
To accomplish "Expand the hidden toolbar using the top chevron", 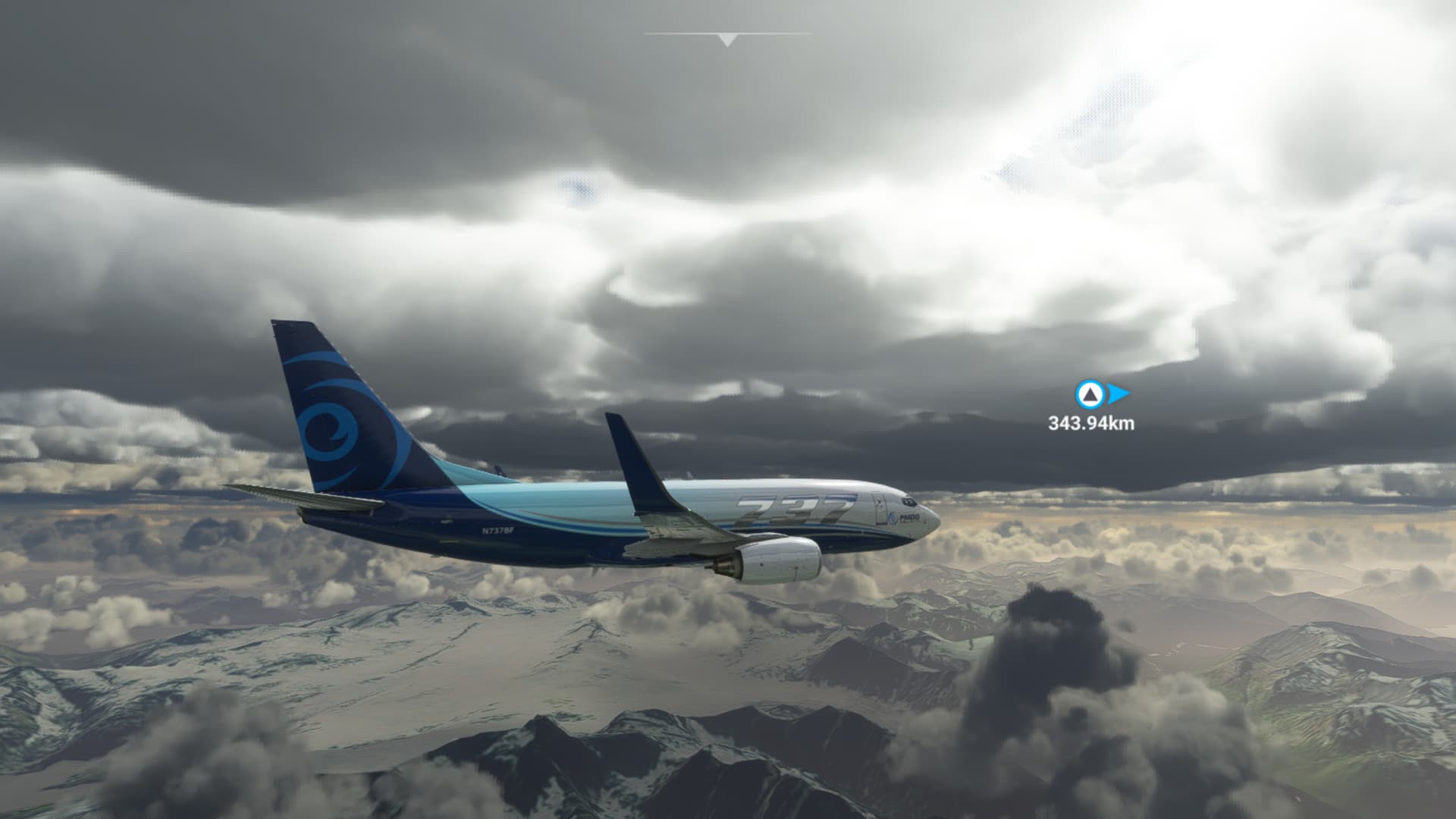I will pos(726,38).
